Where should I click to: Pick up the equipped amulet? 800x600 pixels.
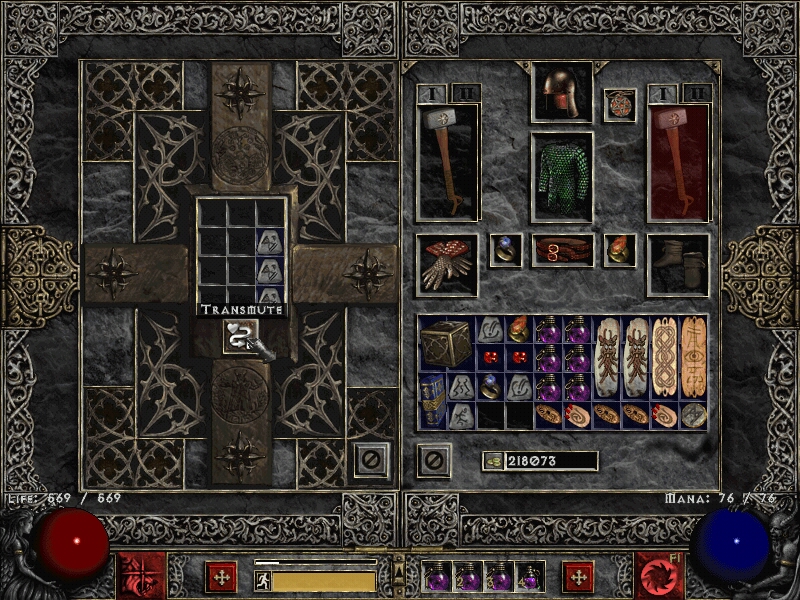[x=620, y=105]
